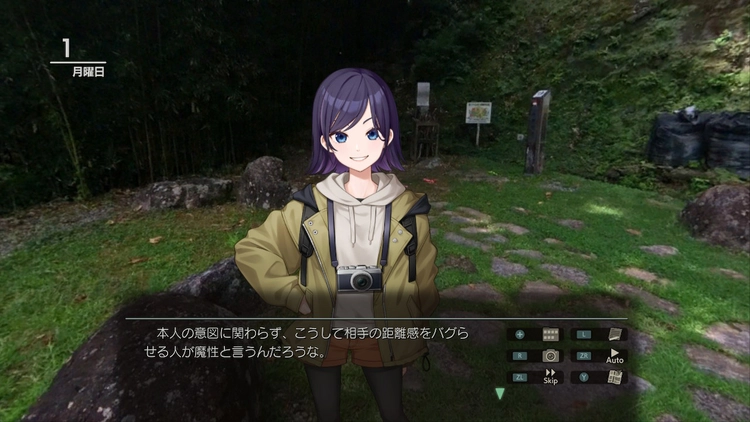Turn on Auto text advance
The width and height of the screenshot is (750, 422).
coord(614,355)
